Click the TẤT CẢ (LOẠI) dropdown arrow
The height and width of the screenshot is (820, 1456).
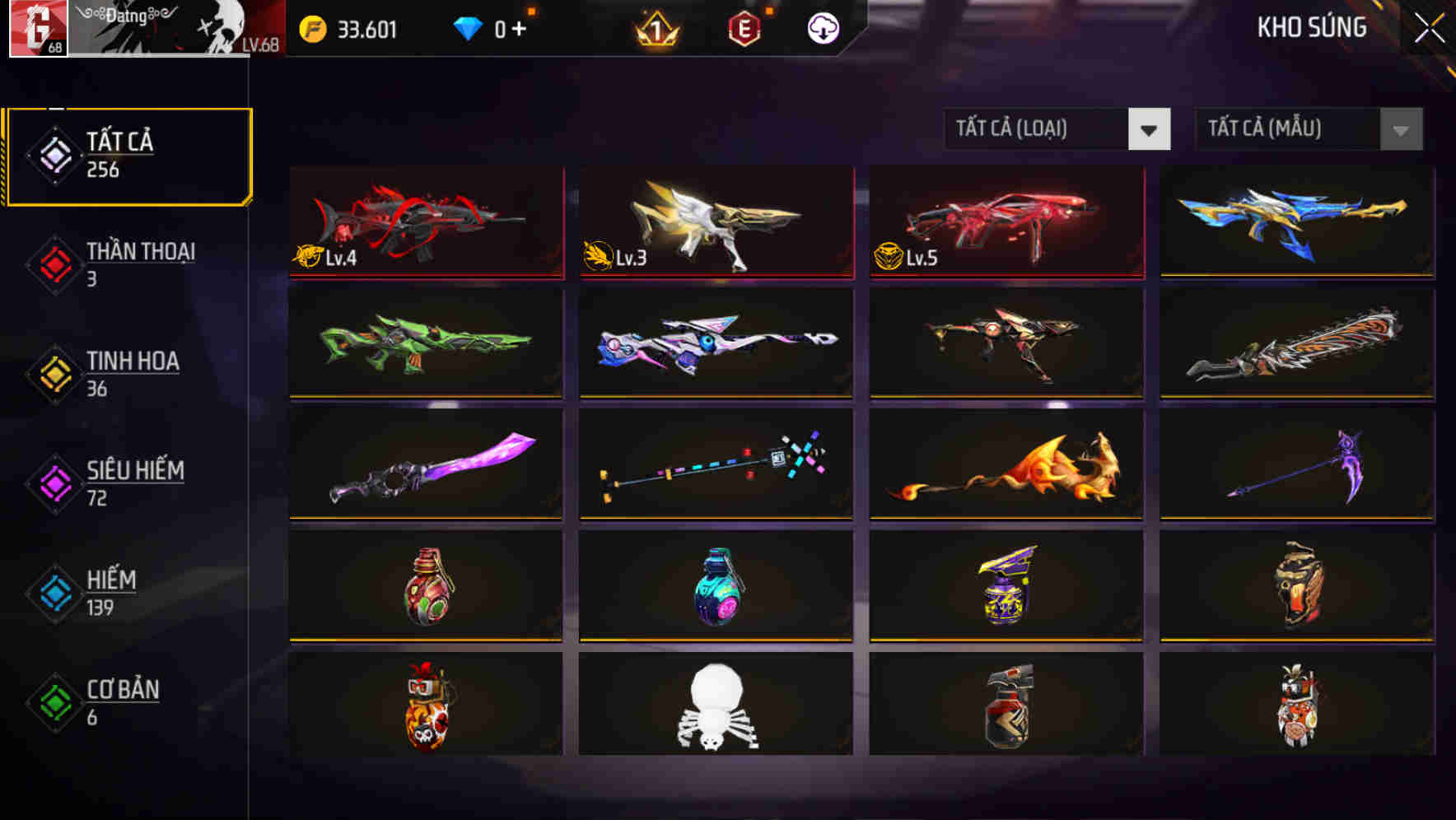[1150, 129]
